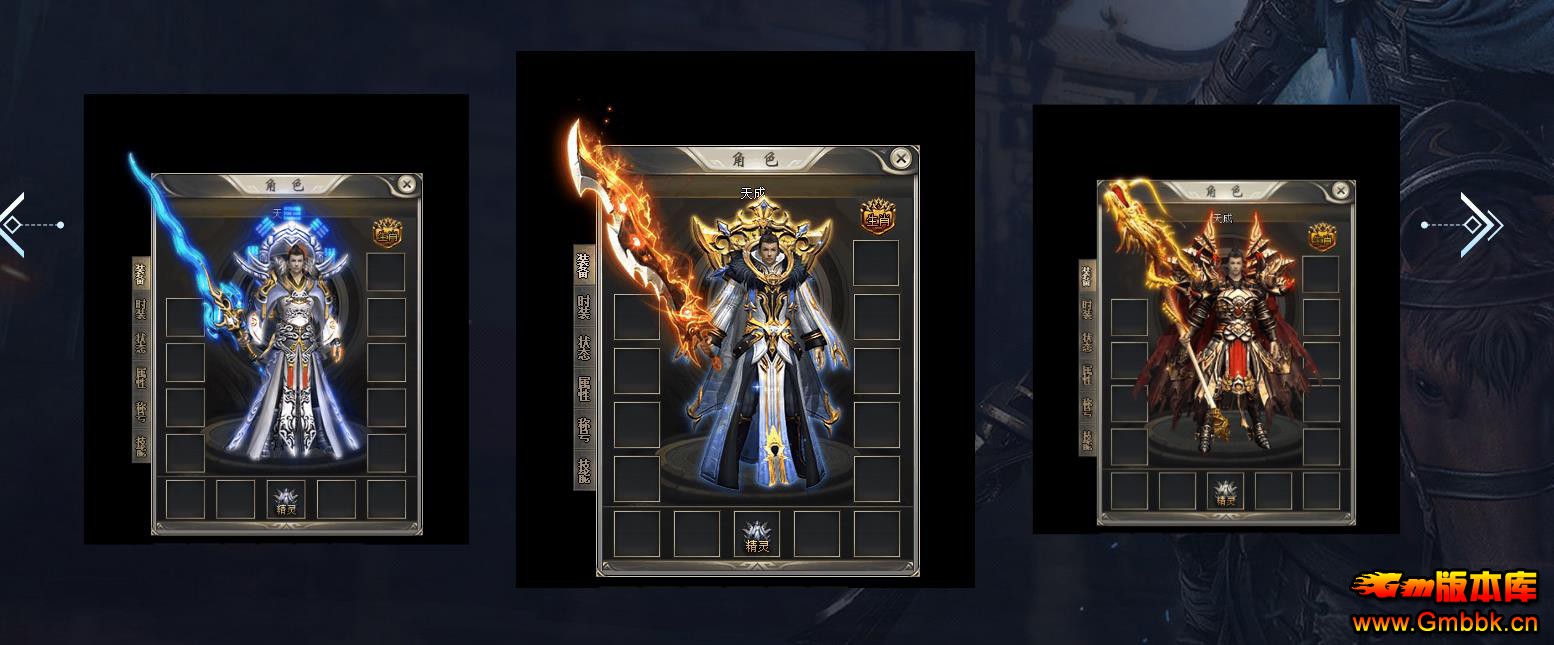This screenshot has width=1554, height=645.
Task: View the 属性 tab on the flame-blade panel
Action: 584,389
